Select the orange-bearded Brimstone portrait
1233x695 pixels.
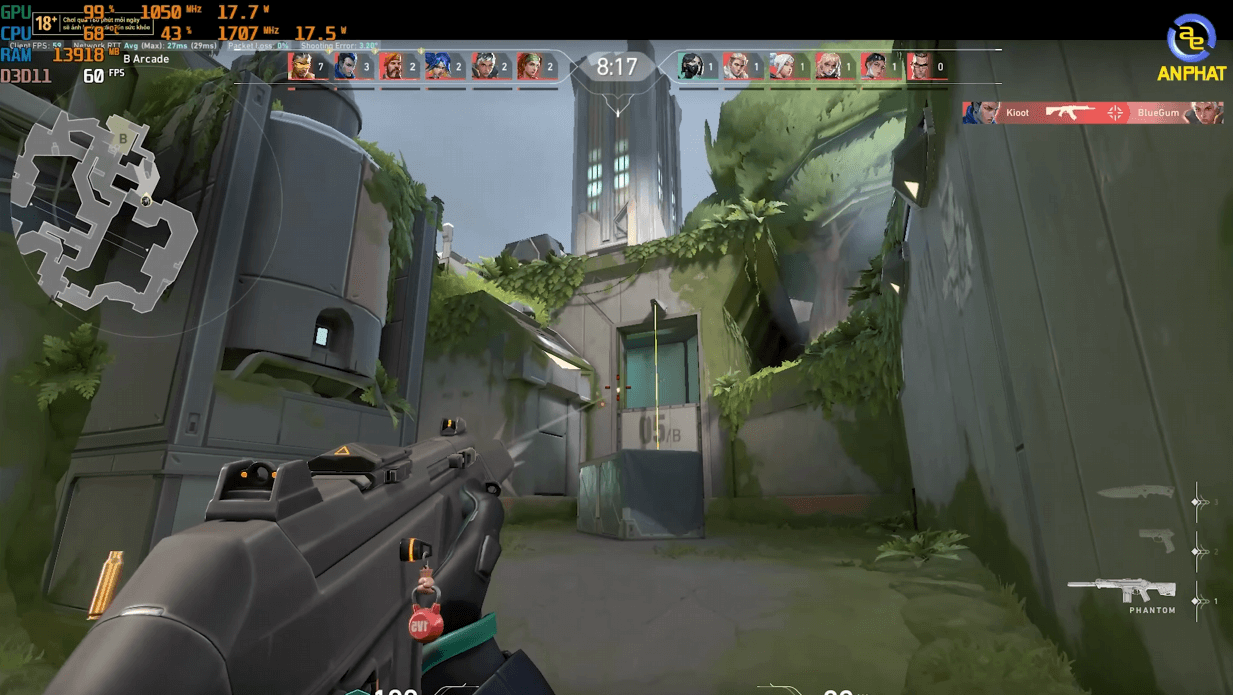[392, 66]
